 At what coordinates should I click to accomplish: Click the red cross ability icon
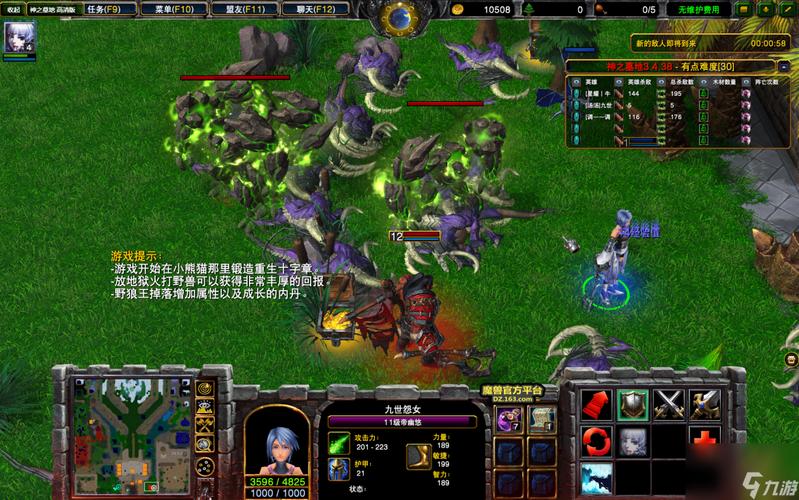[705, 440]
